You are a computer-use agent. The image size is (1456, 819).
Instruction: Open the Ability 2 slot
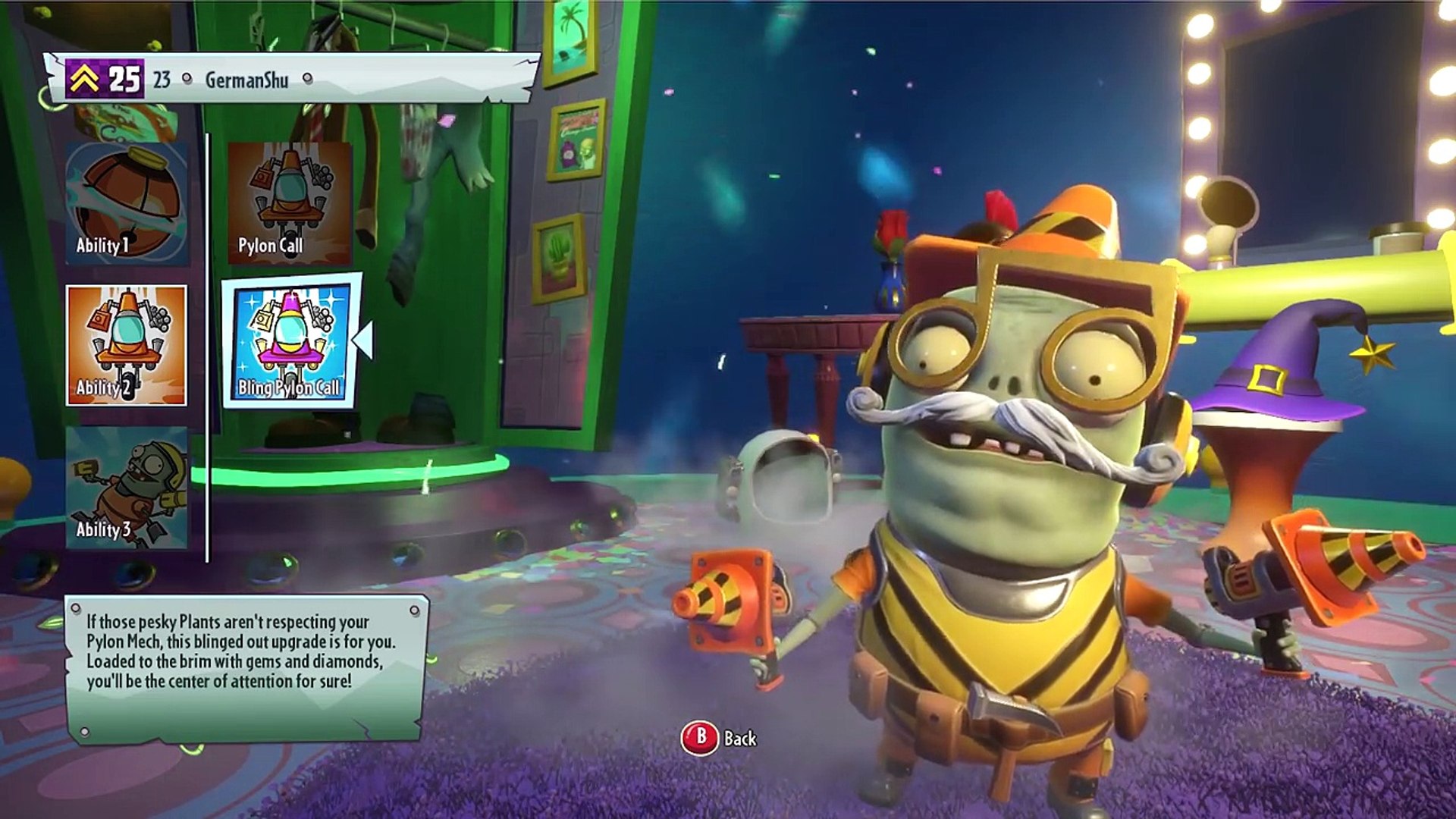[126, 345]
